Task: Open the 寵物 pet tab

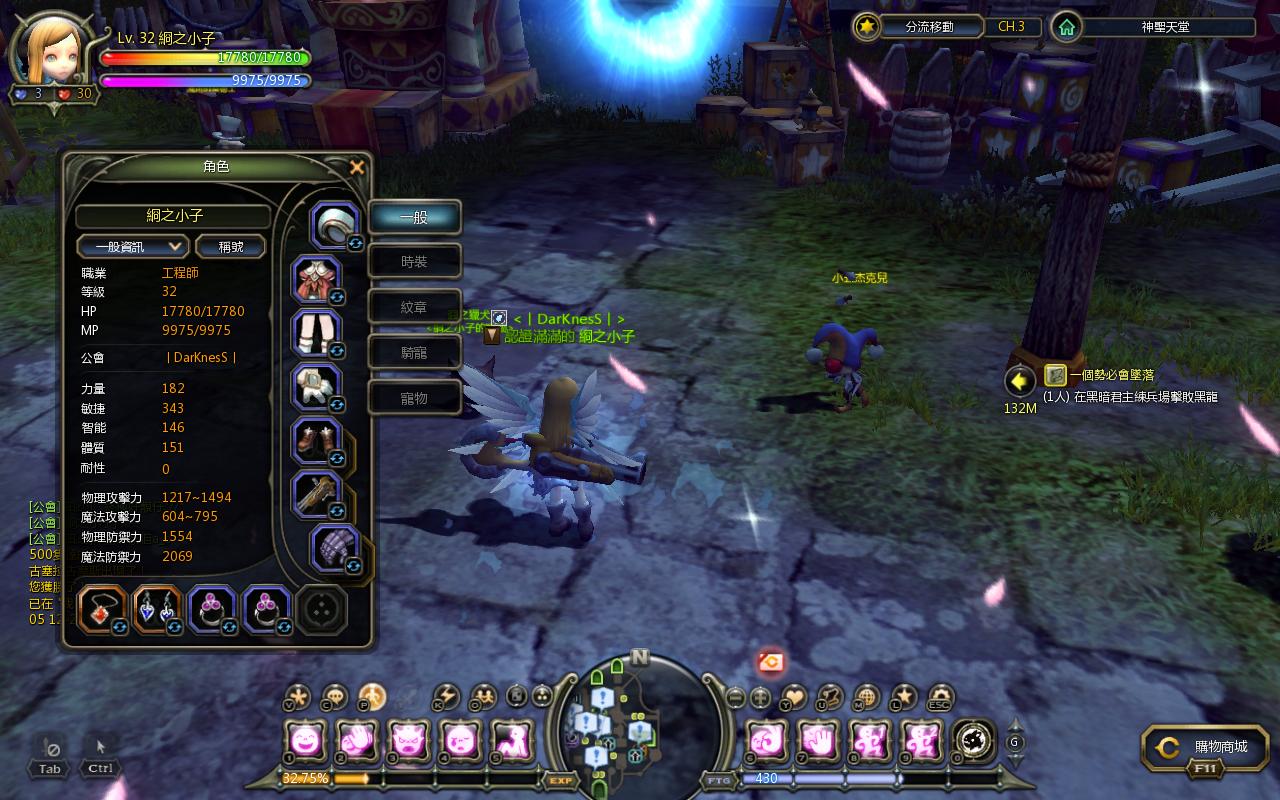Action: point(414,398)
